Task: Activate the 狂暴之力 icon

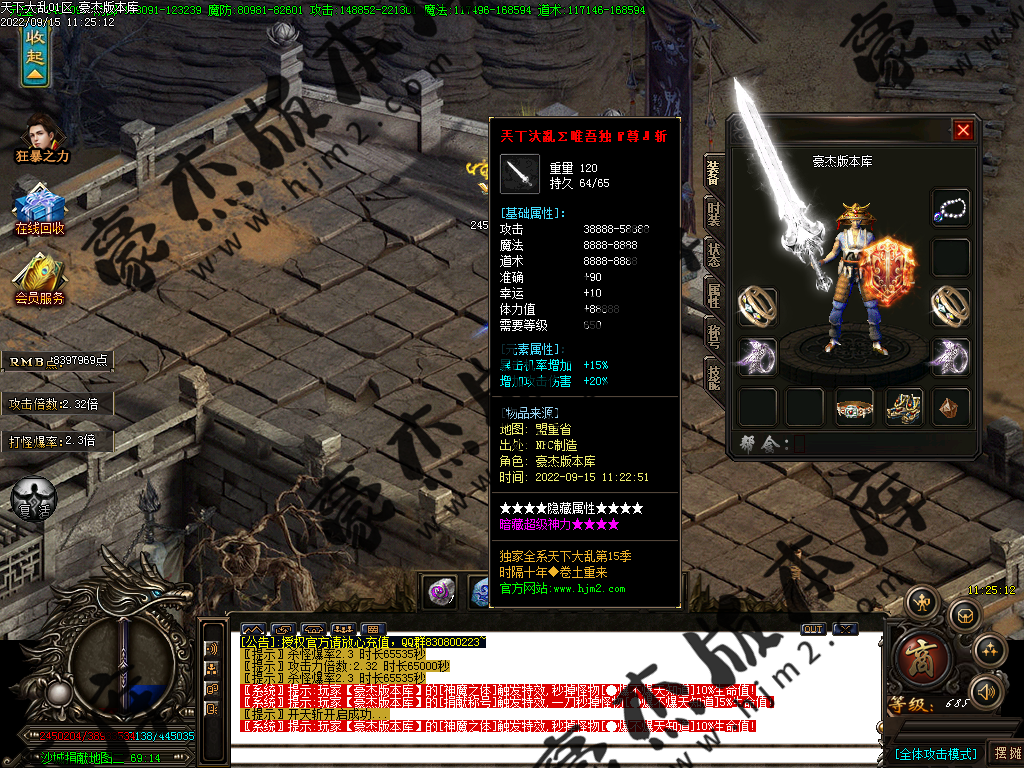Action: (41, 139)
